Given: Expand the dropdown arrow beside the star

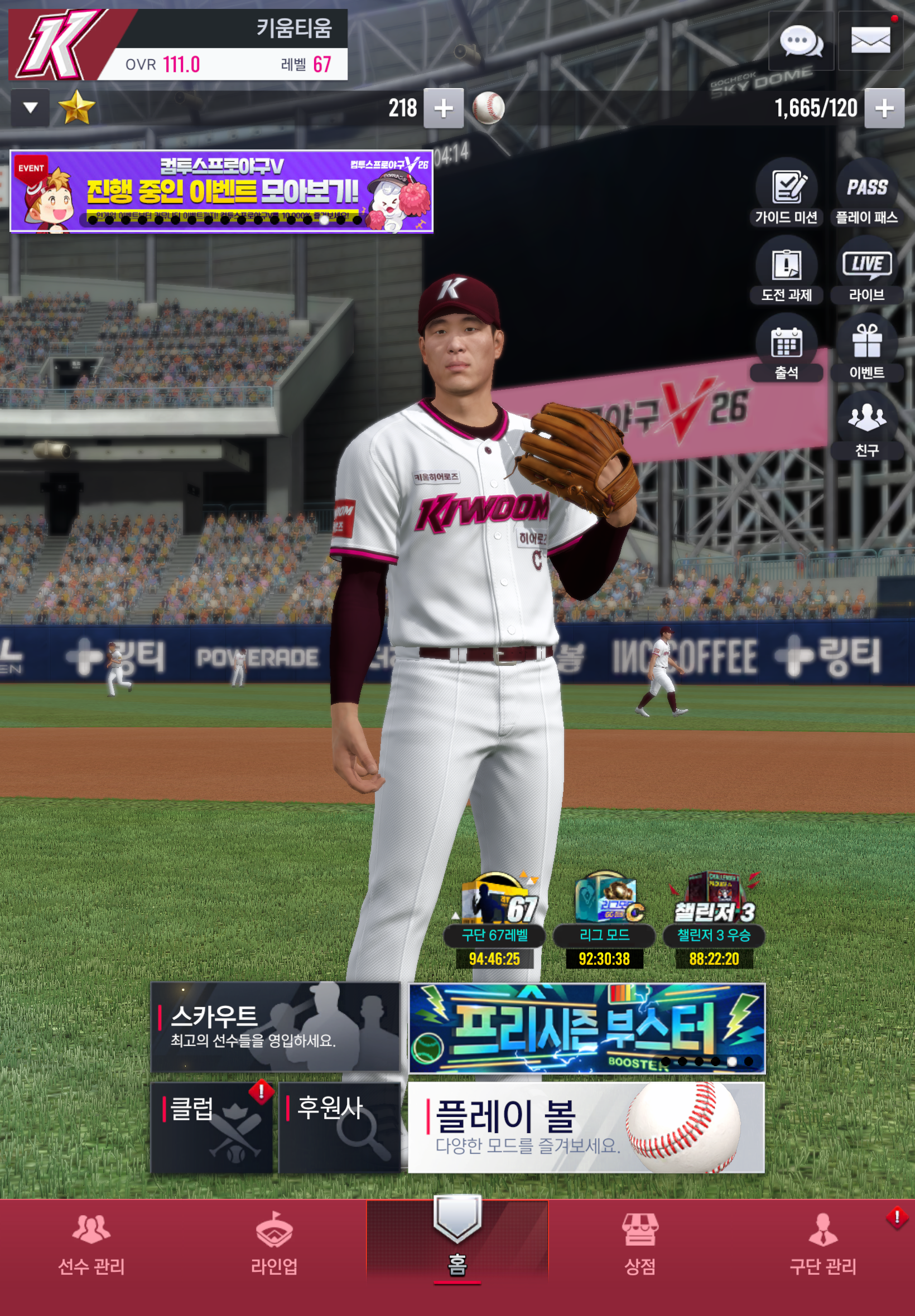Looking at the screenshot, I should [x=30, y=108].
